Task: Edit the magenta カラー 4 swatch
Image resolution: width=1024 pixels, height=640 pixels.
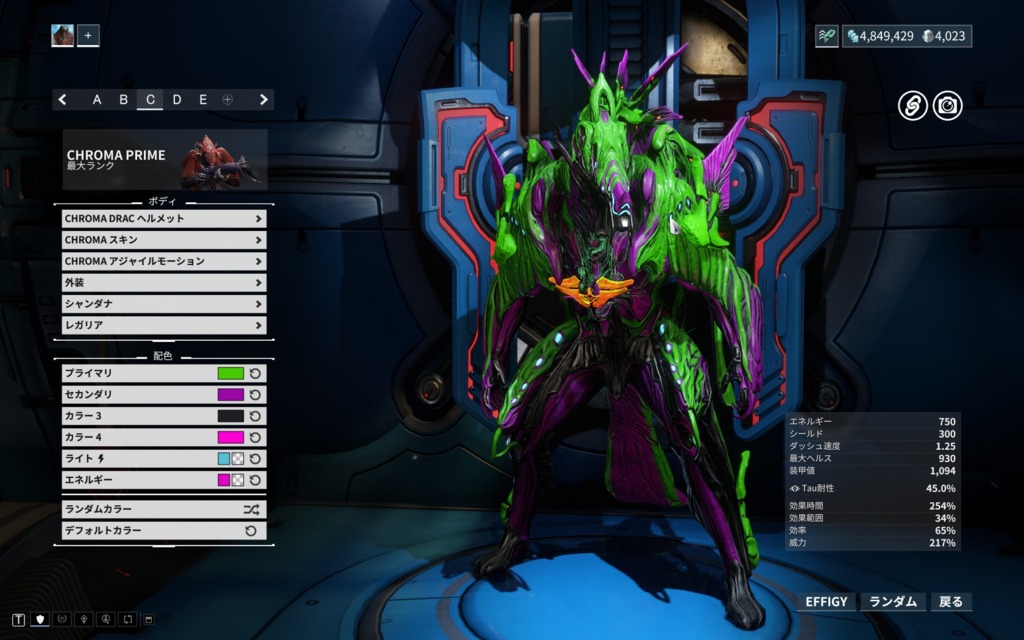Action: (231, 437)
